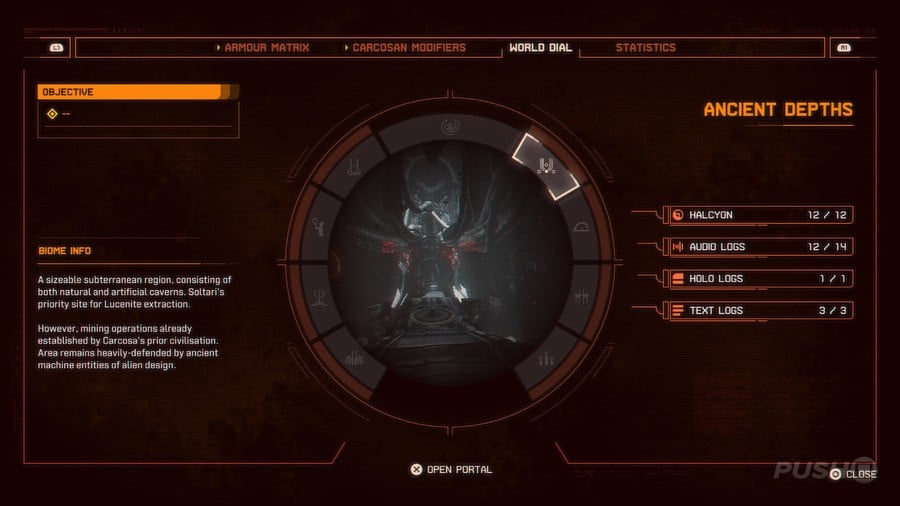
Task: Select the concentric circle glyph dial segment
Action: [x=452, y=129]
